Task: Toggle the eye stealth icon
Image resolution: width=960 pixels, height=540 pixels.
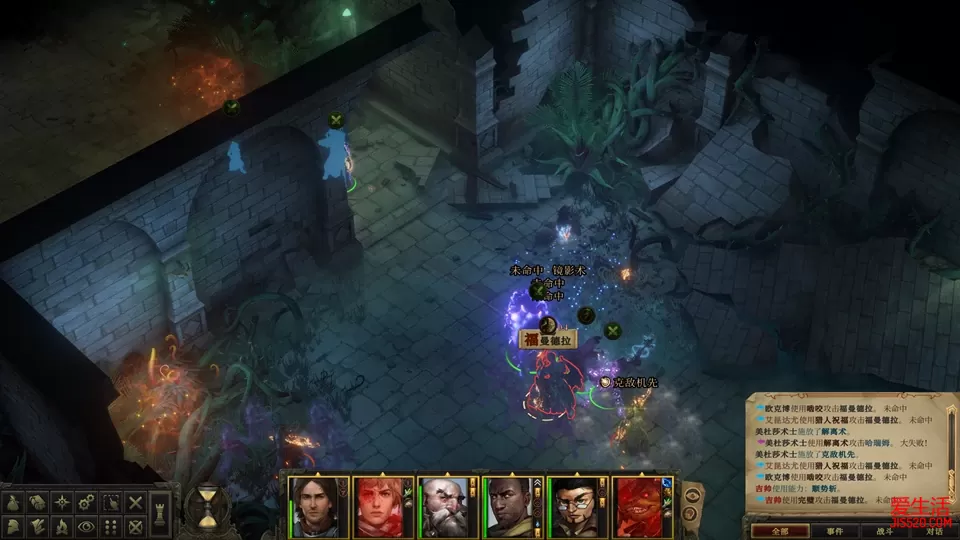Action: click(x=87, y=524)
